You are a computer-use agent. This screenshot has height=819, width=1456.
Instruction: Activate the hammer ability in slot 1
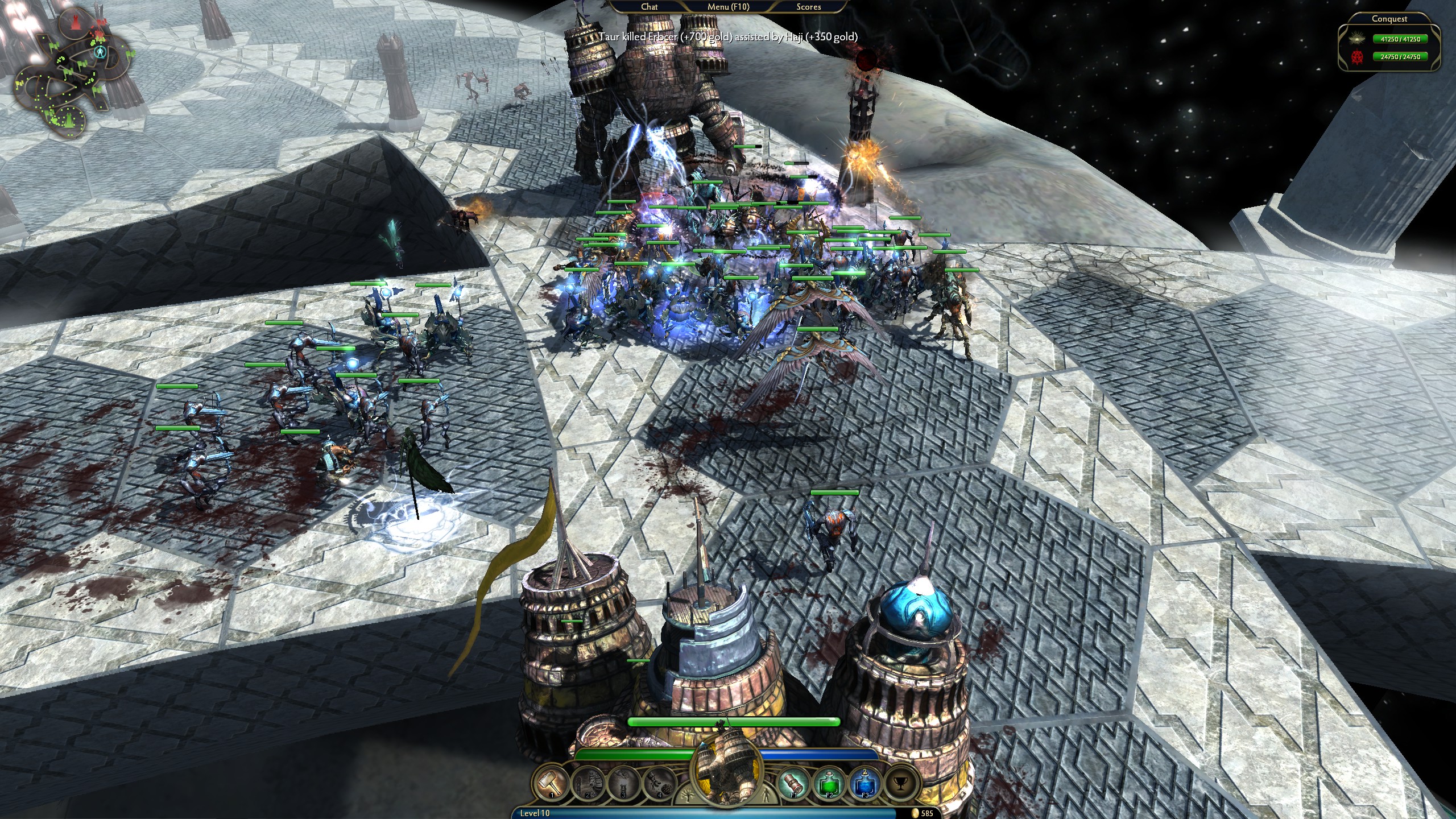[551, 783]
